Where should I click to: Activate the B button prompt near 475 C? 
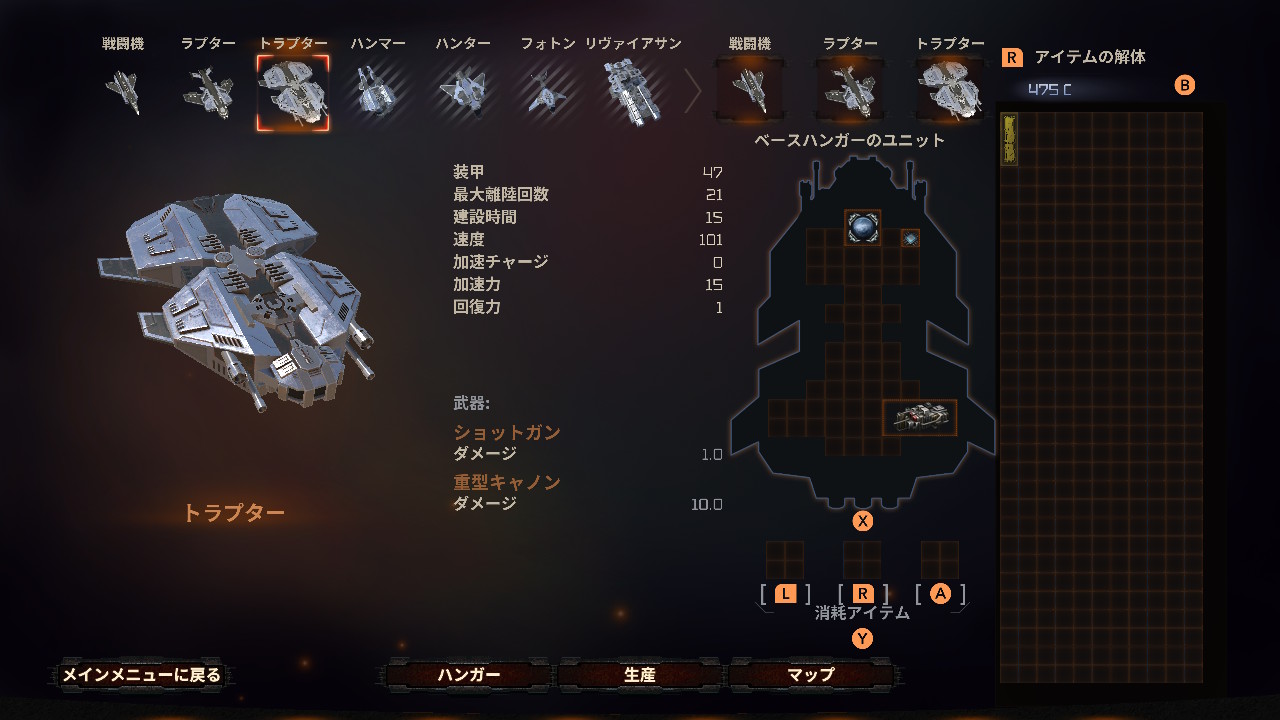coord(1185,85)
